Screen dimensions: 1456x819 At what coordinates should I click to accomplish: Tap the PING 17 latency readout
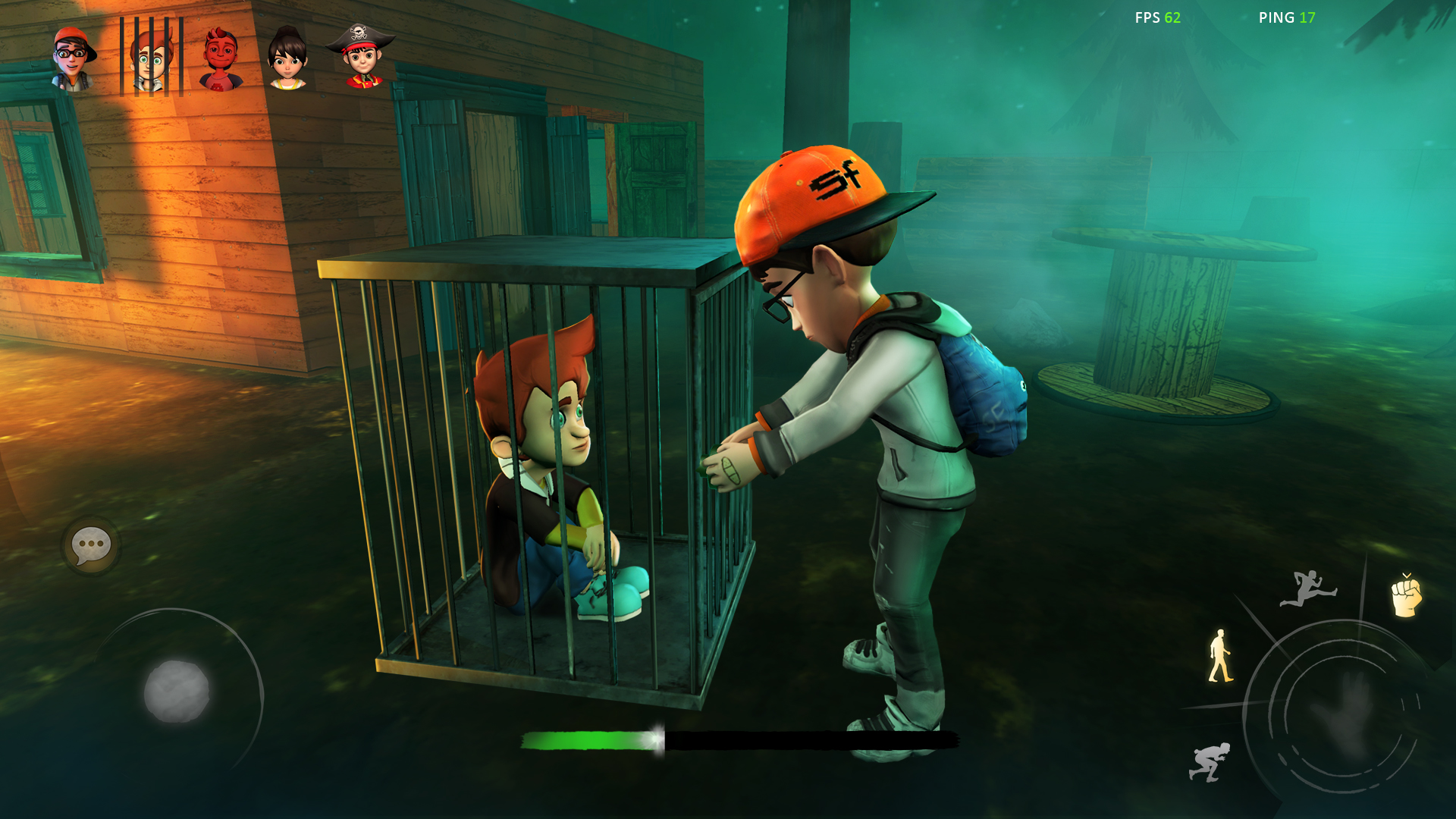(1286, 17)
